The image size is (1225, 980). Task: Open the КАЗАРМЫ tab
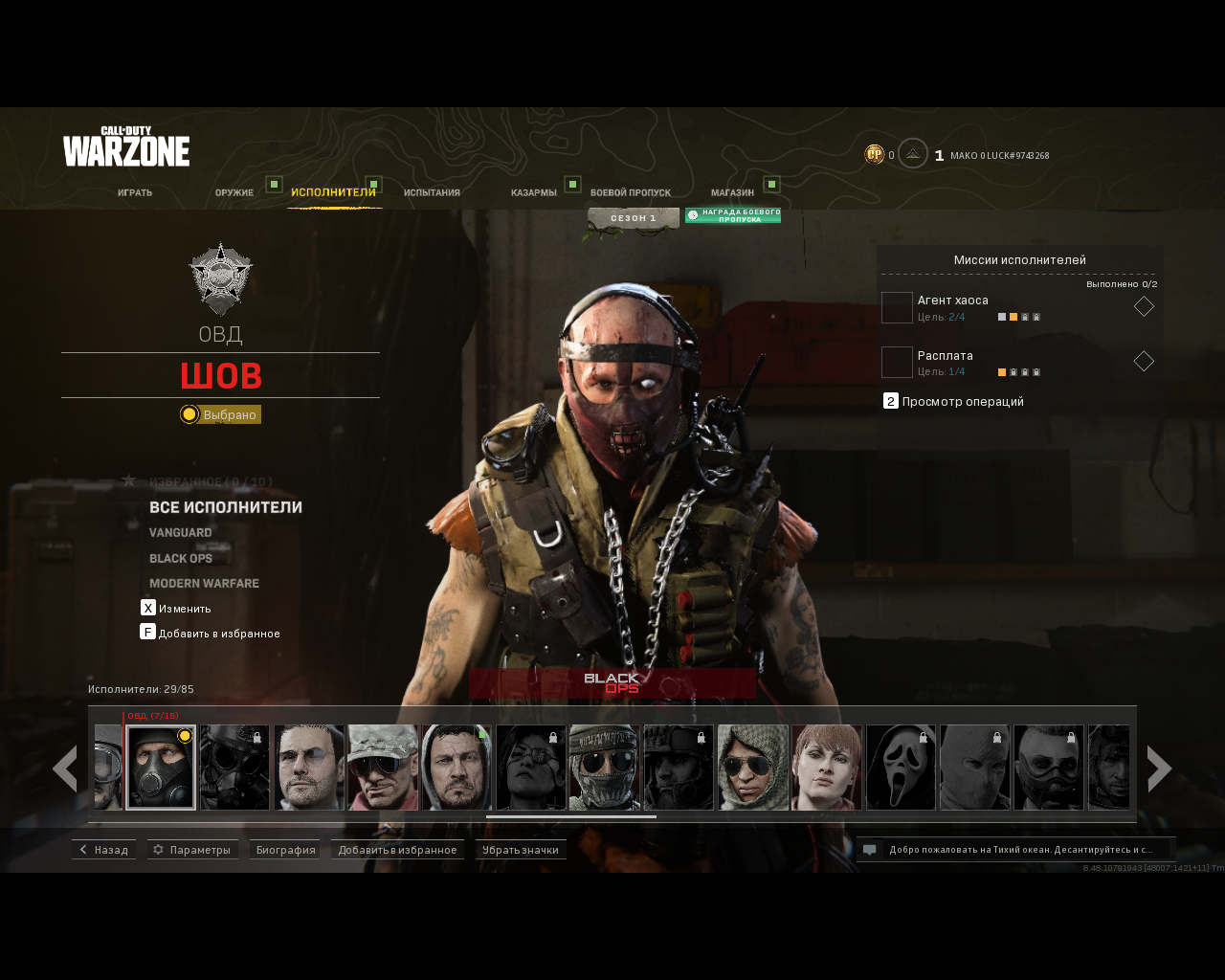point(533,192)
